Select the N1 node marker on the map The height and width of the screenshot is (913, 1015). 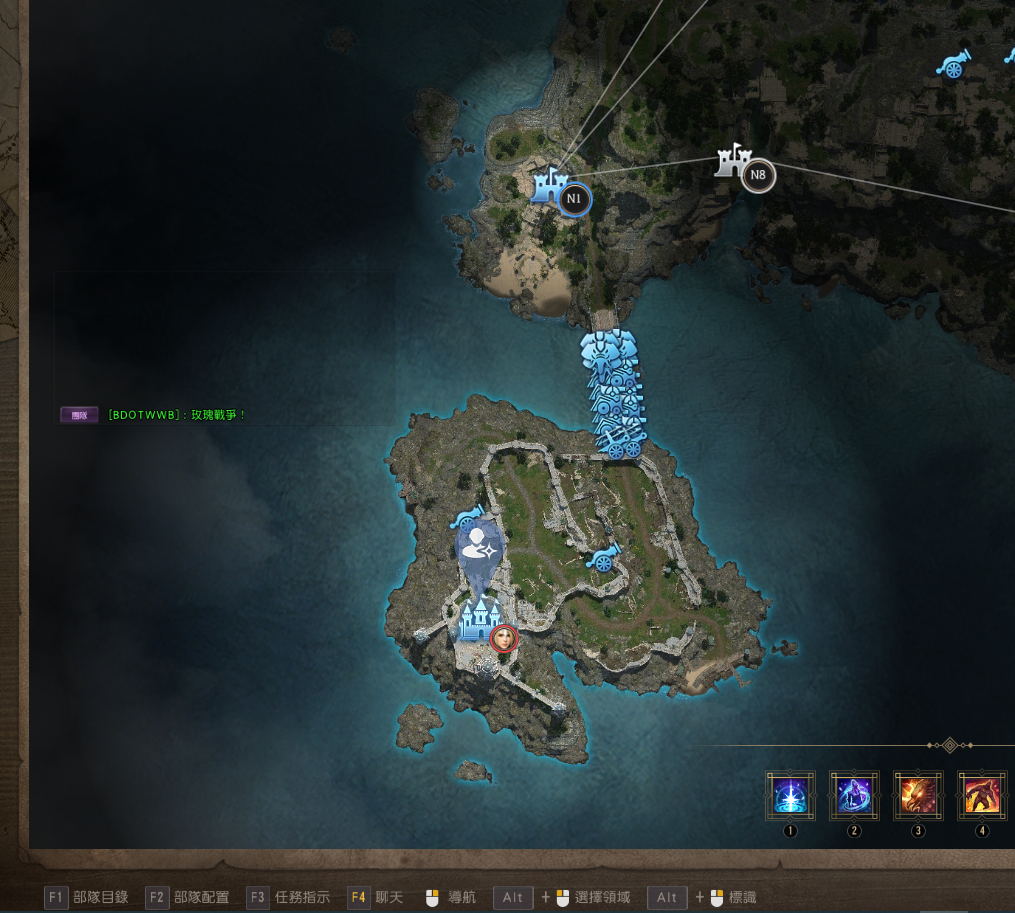pyautogui.click(x=574, y=199)
